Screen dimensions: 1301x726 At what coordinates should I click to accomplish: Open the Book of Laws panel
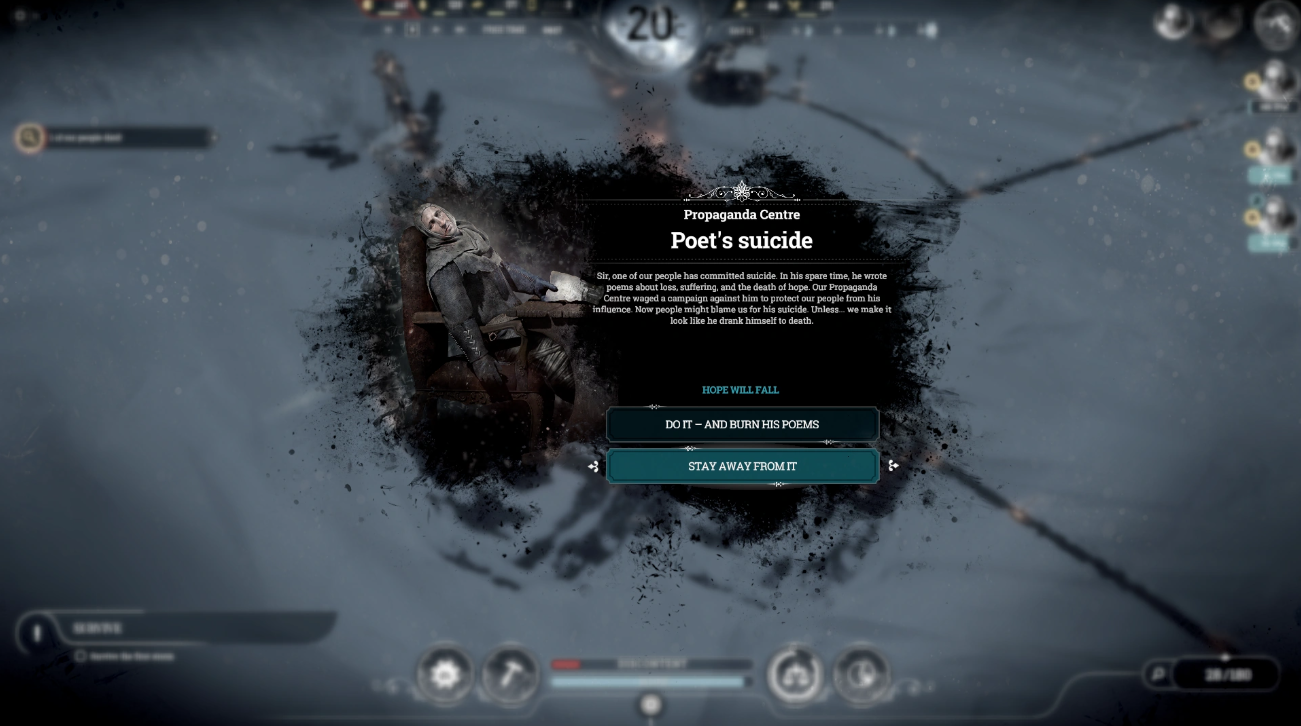click(793, 675)
